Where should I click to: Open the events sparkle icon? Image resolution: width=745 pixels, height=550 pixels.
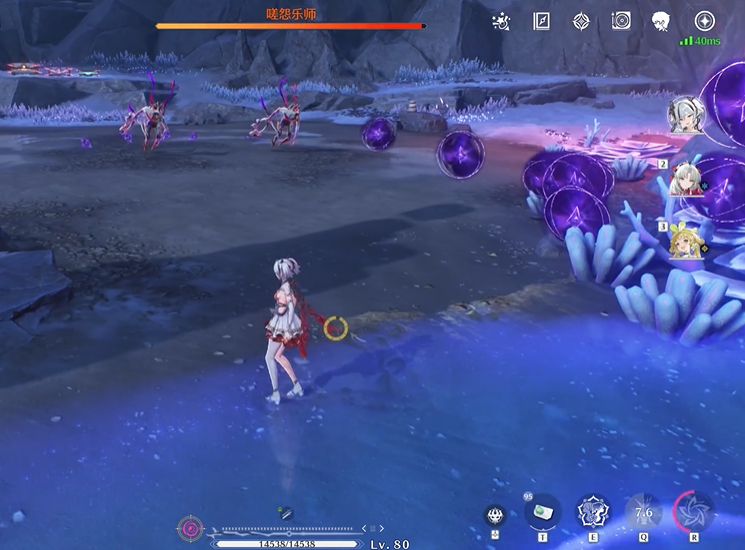point(503,21)
